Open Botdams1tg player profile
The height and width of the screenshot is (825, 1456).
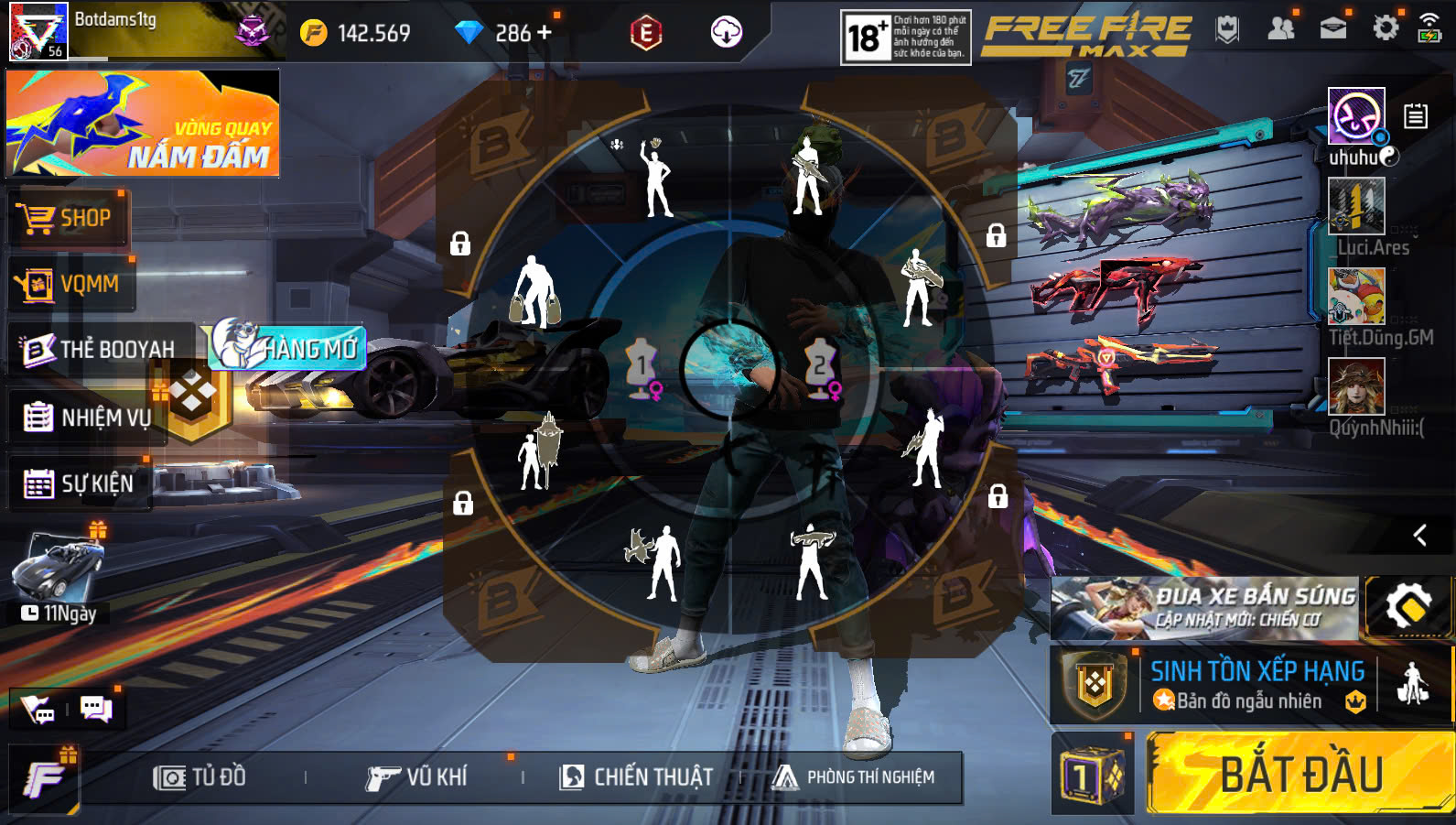click(x=38, y=31)
